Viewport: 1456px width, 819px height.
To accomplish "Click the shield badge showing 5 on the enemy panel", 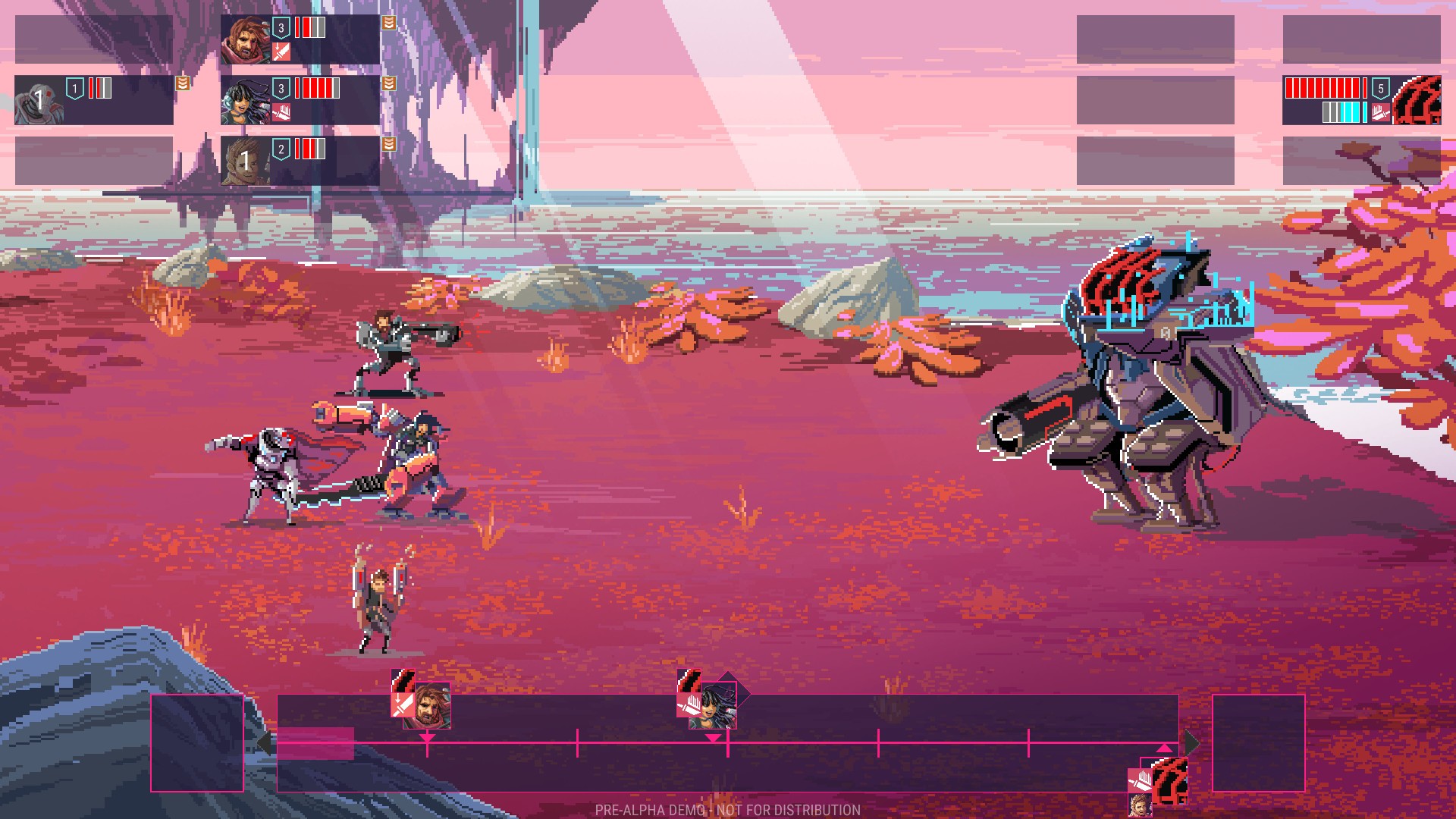I will pos(1381,89).
